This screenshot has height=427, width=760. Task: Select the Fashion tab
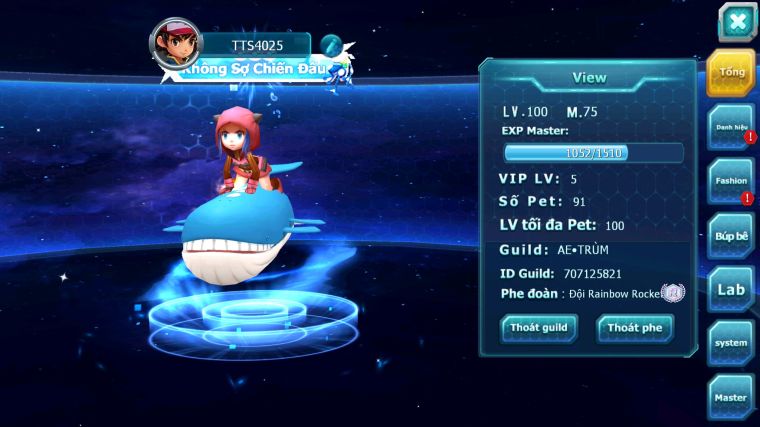730,181
